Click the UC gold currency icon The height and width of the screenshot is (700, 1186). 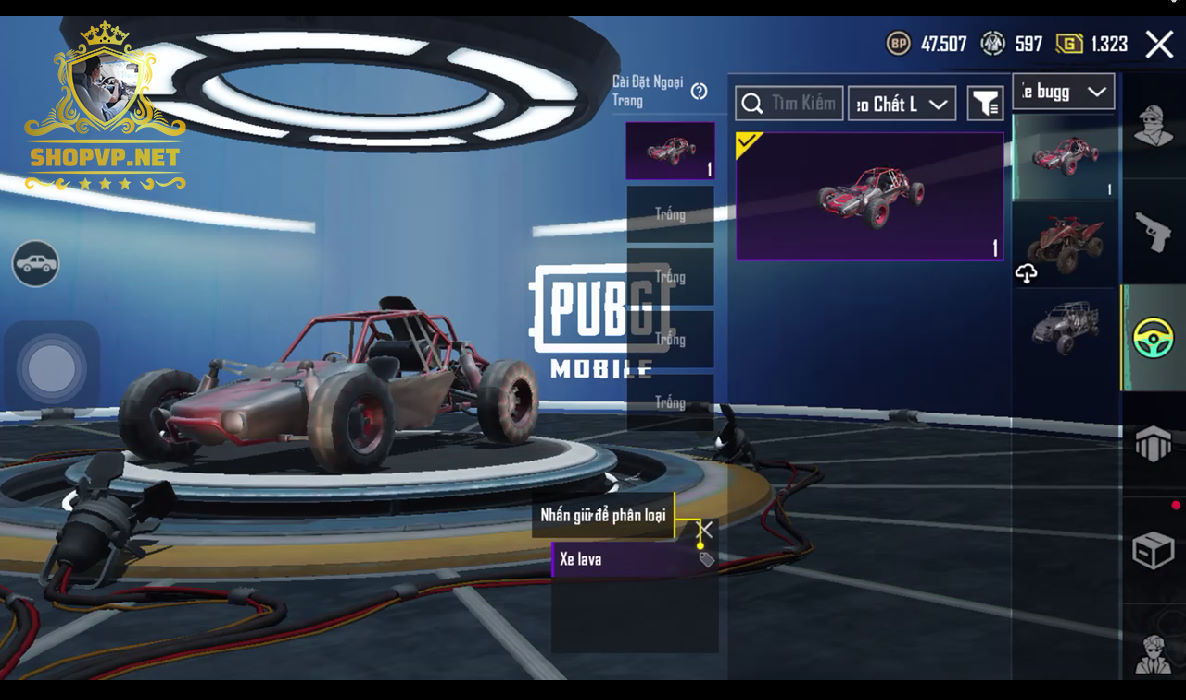click(x=1069, y=44)
